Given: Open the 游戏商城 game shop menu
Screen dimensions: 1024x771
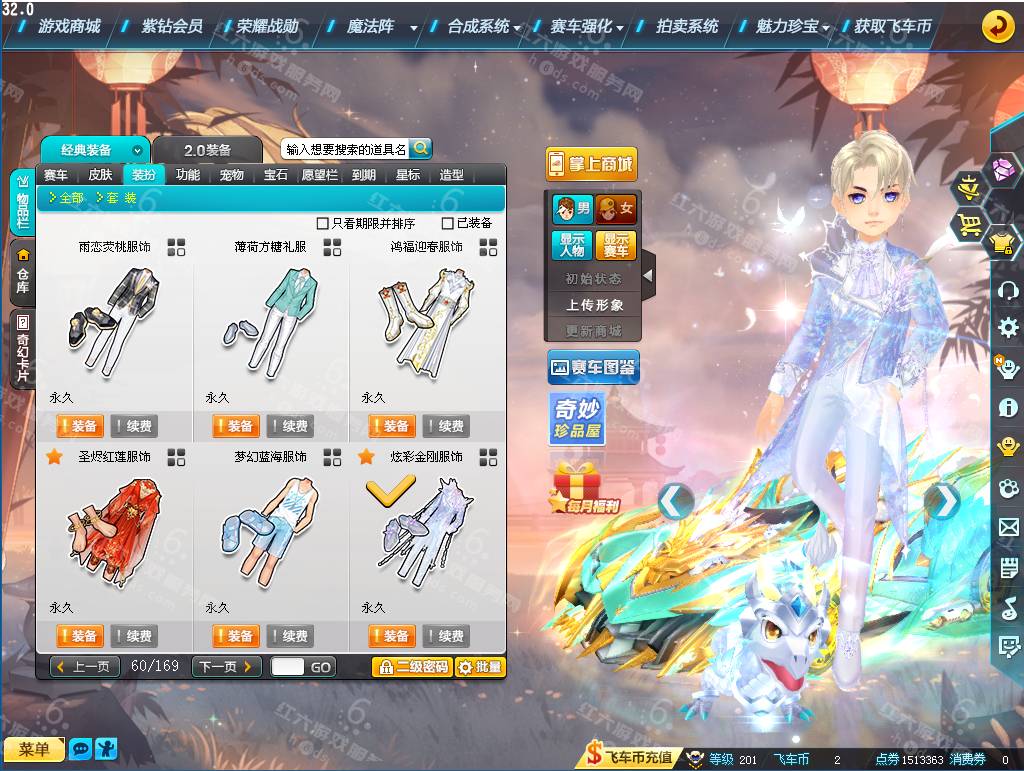Looking at the screenshot, I should coord(69,27).
